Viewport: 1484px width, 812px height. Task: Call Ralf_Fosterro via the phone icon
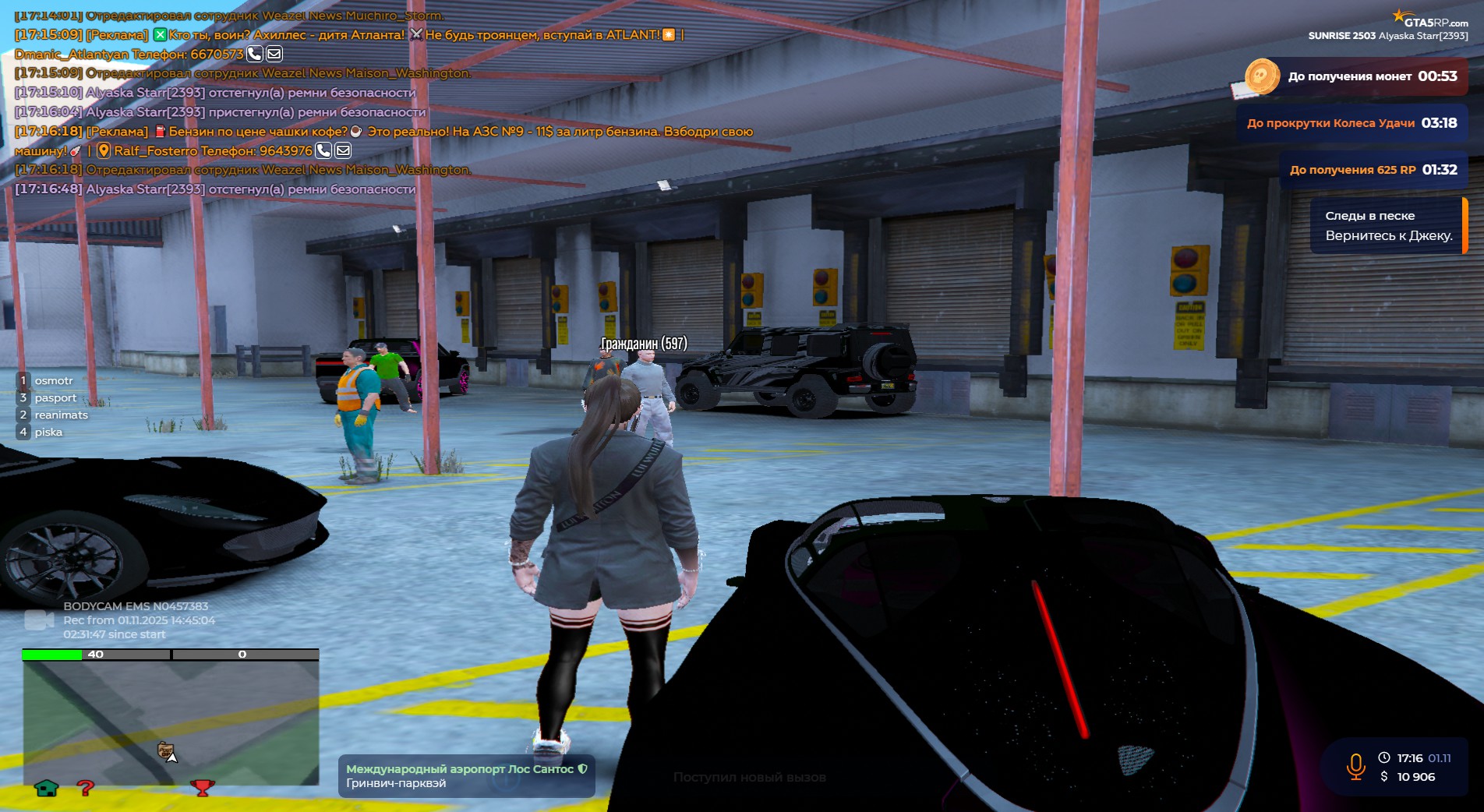[323, 151]
